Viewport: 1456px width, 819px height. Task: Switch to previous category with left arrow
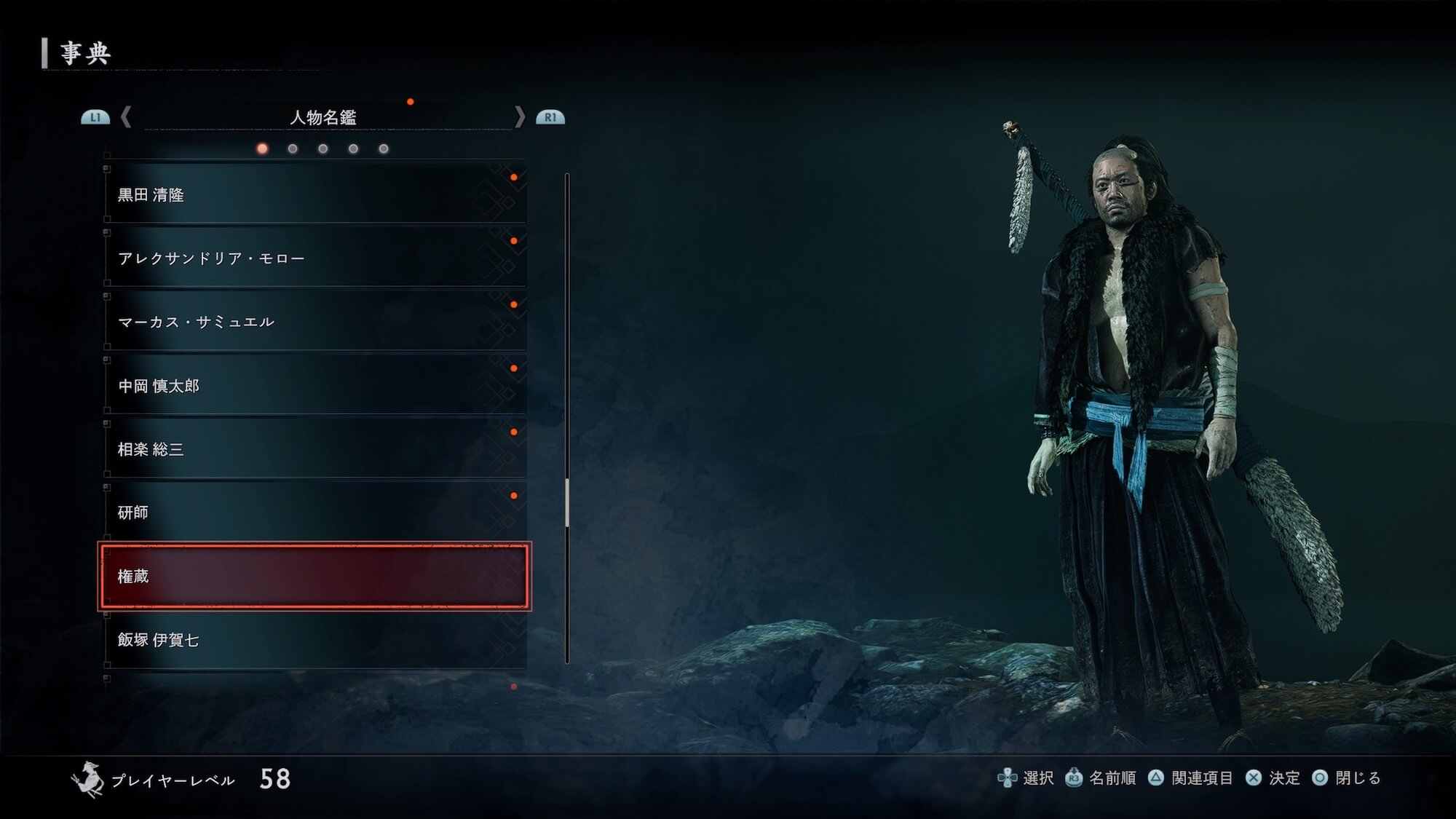tap(126, 116)
